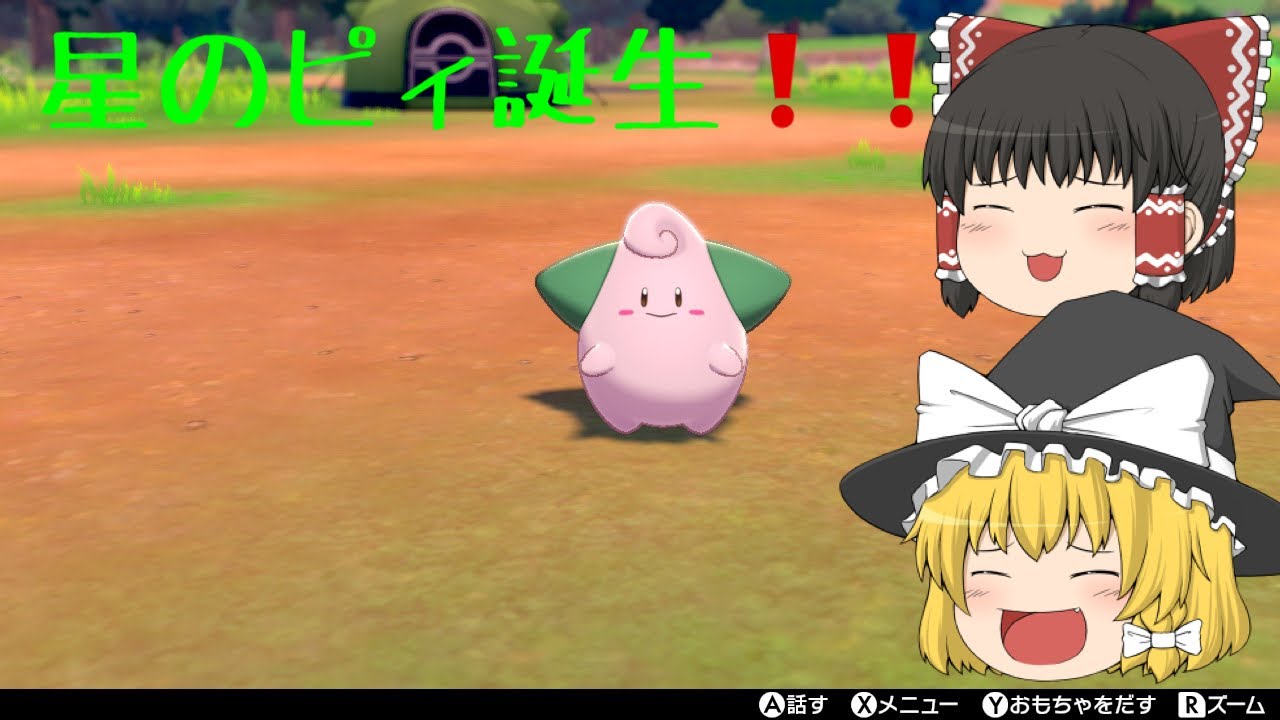Select the bottom command bar
The height and width of the screenshot is (720, 1280).
640,705
